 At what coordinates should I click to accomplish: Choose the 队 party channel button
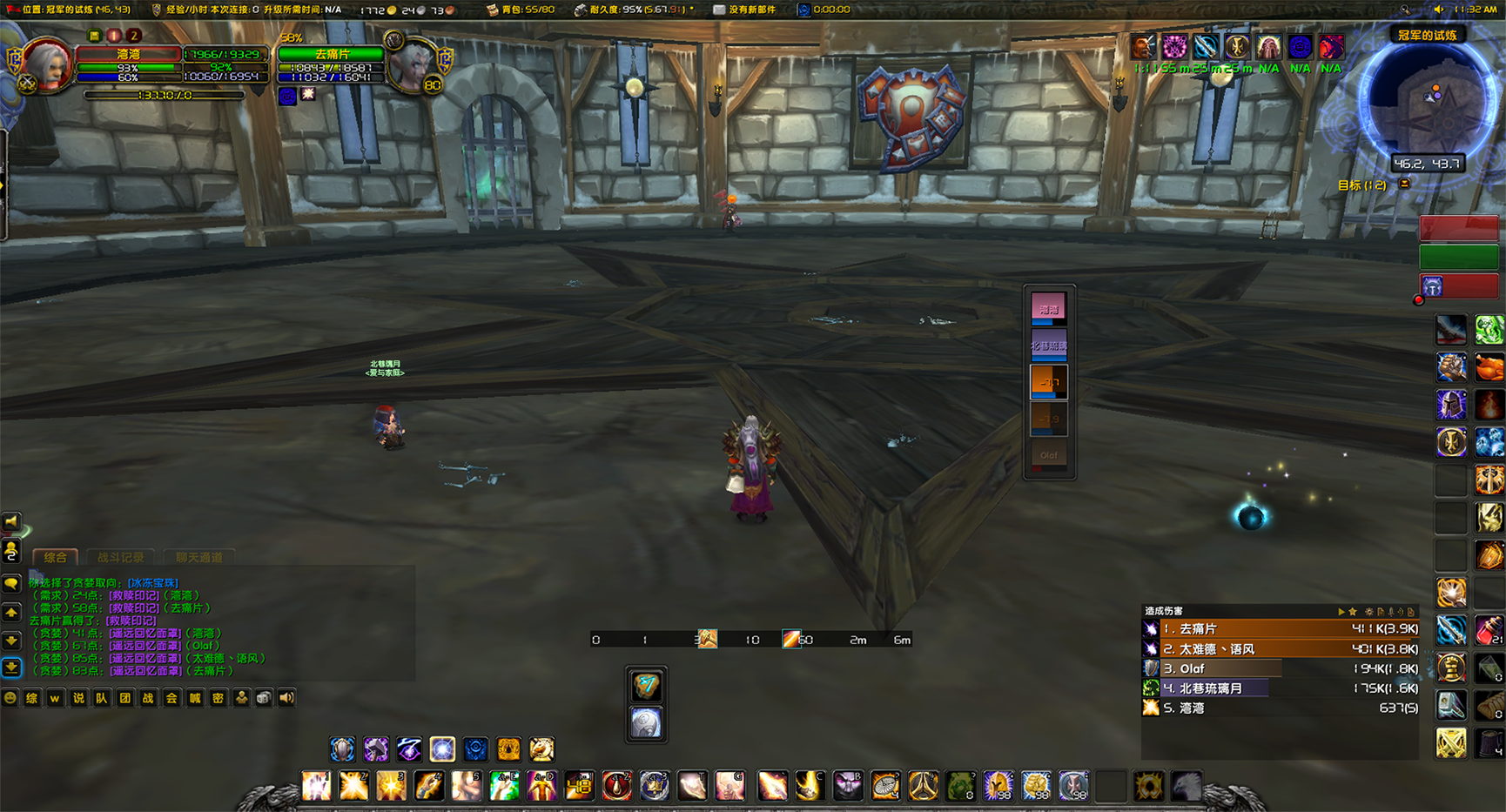(x=102, y=698)
